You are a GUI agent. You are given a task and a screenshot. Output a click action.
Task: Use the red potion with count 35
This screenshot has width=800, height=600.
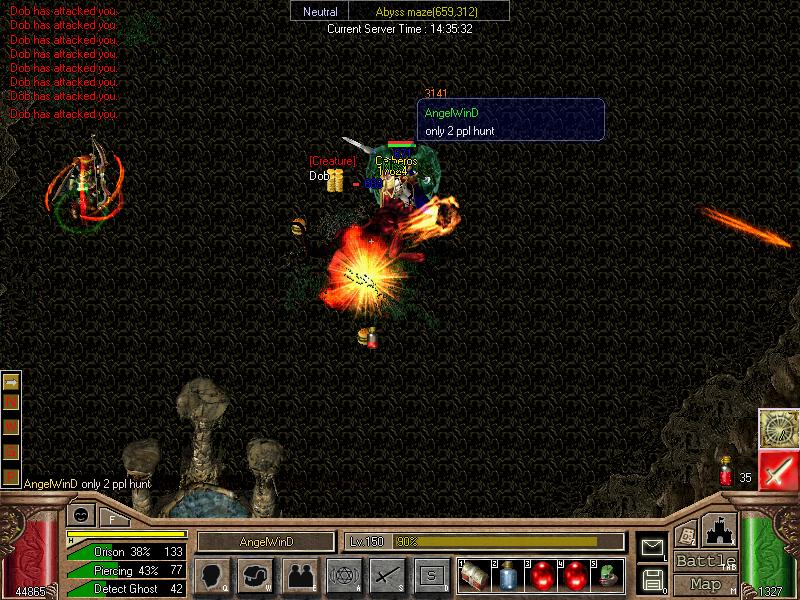point(725,471)
